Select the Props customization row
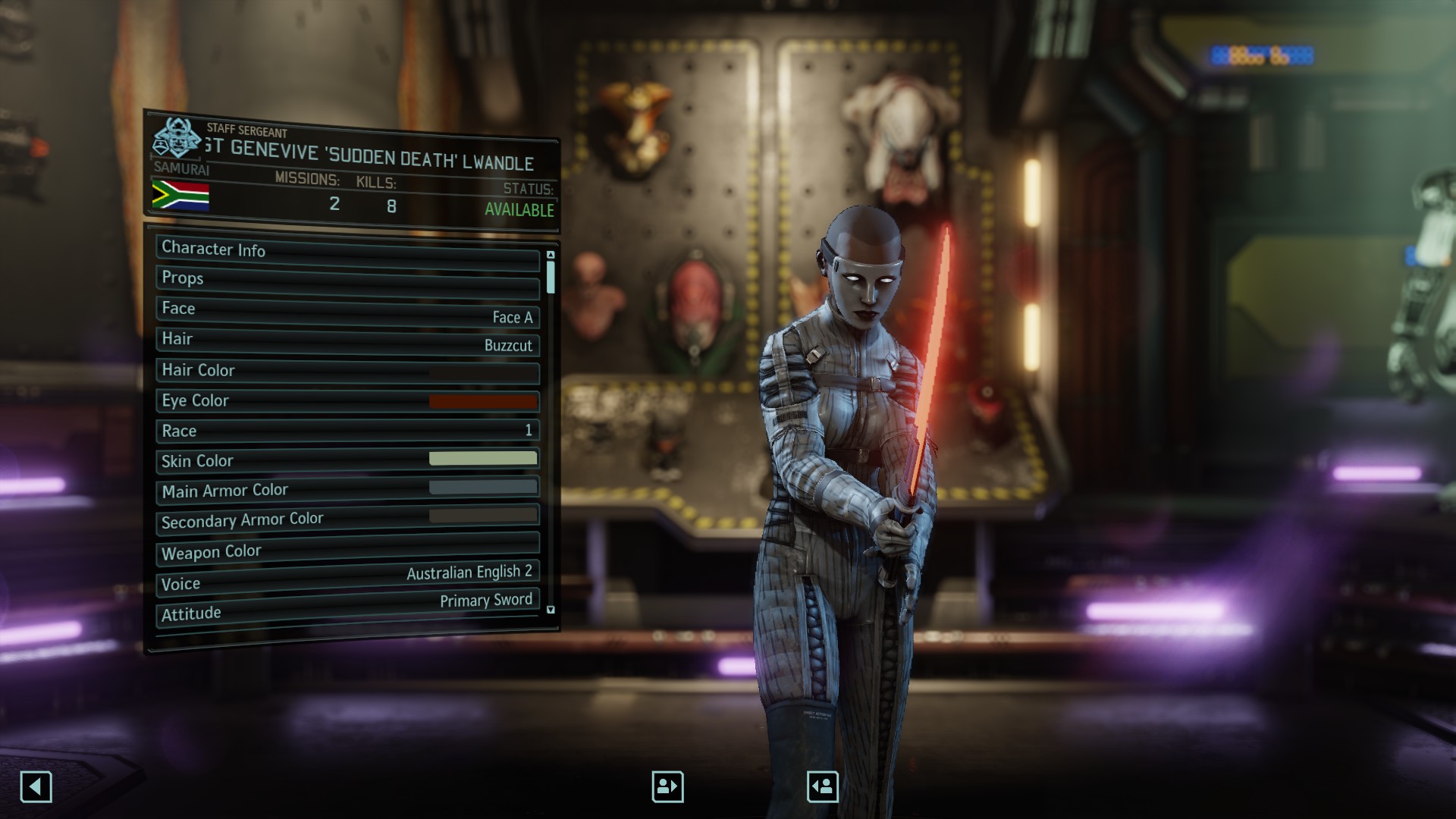1456x819 pixels. click(x=347, y=281)
